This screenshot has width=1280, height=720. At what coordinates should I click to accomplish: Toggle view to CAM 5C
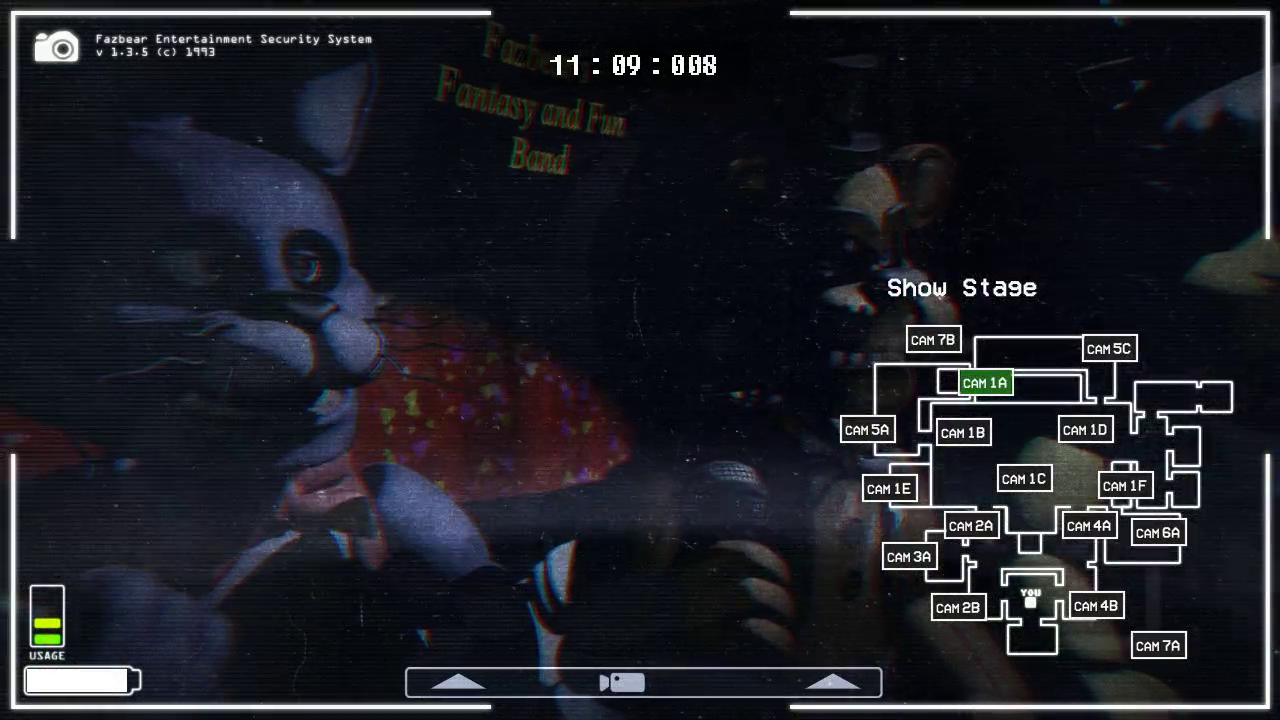(1108, 349)
